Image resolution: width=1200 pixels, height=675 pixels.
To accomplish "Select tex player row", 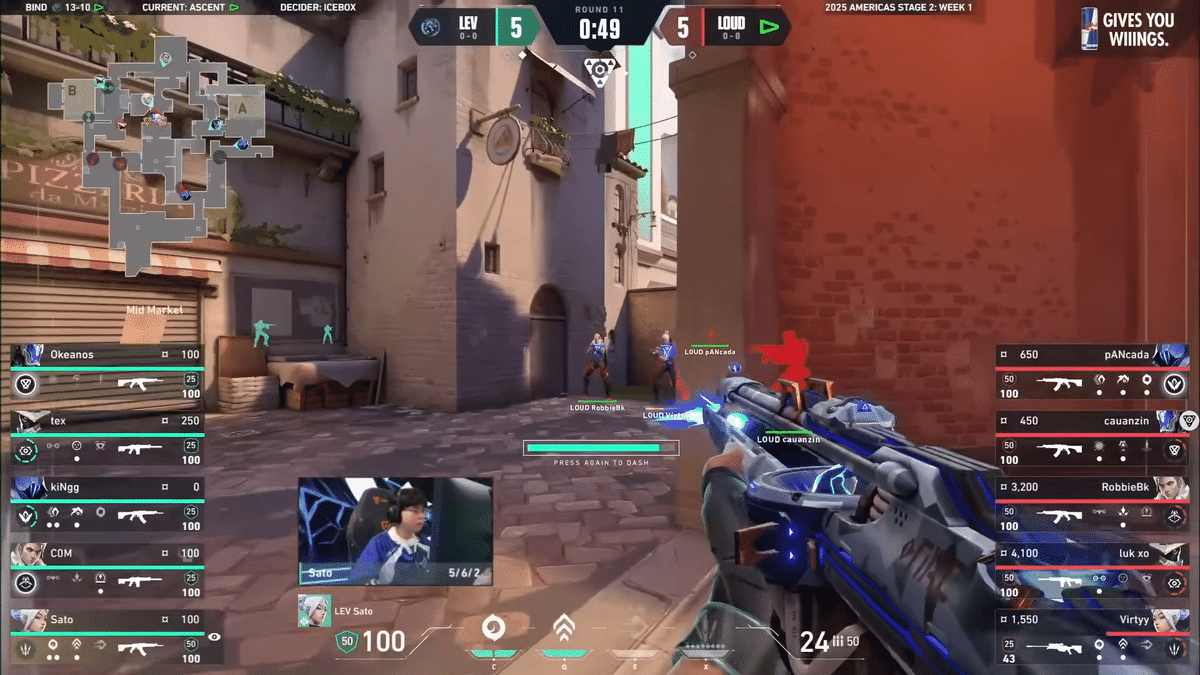I will (107, 437).
